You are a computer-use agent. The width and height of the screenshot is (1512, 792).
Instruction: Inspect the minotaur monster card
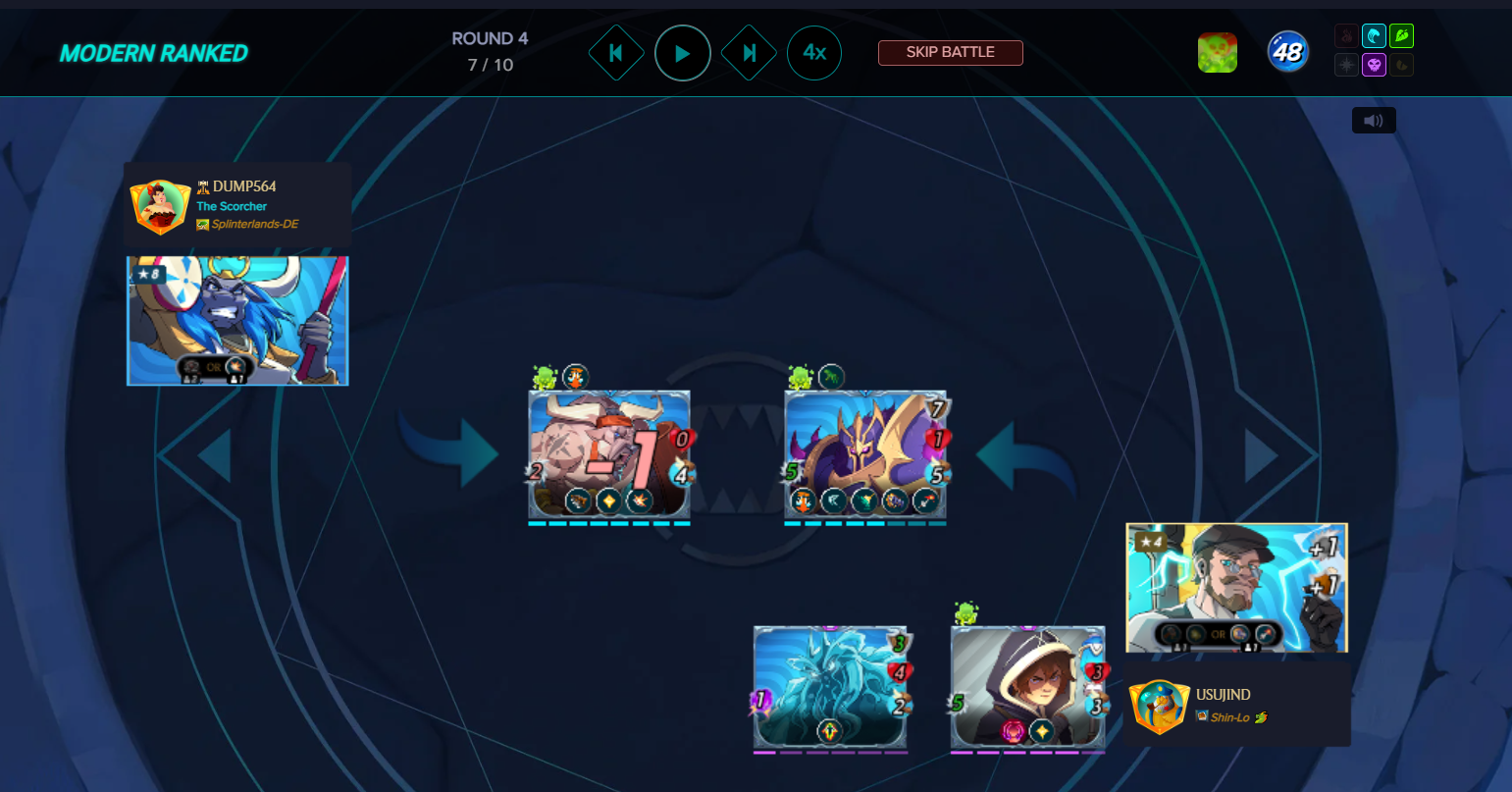click(x=608, y=453)
